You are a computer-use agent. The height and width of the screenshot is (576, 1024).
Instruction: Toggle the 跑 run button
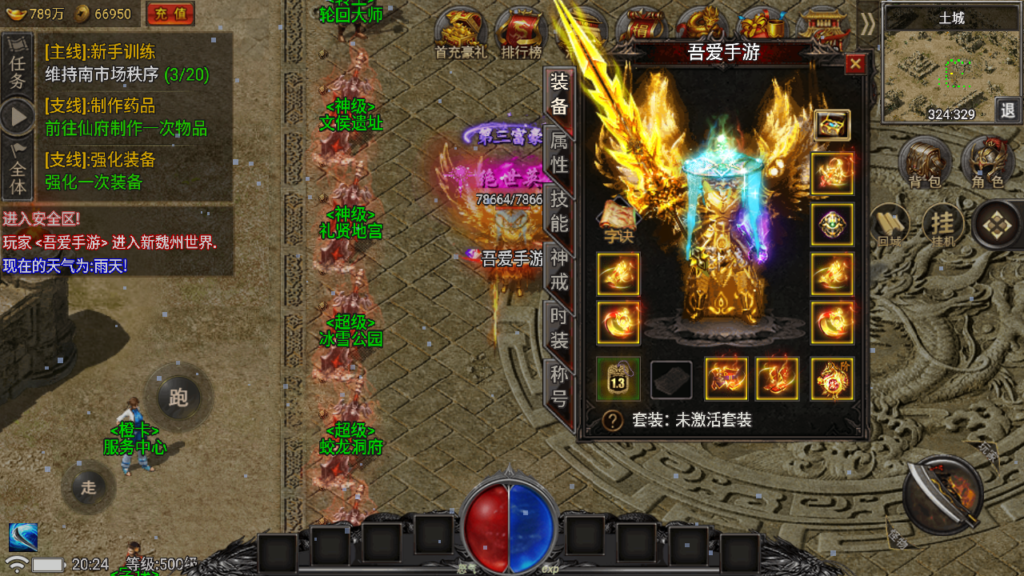pyautogui.click(x=178, y=397)
